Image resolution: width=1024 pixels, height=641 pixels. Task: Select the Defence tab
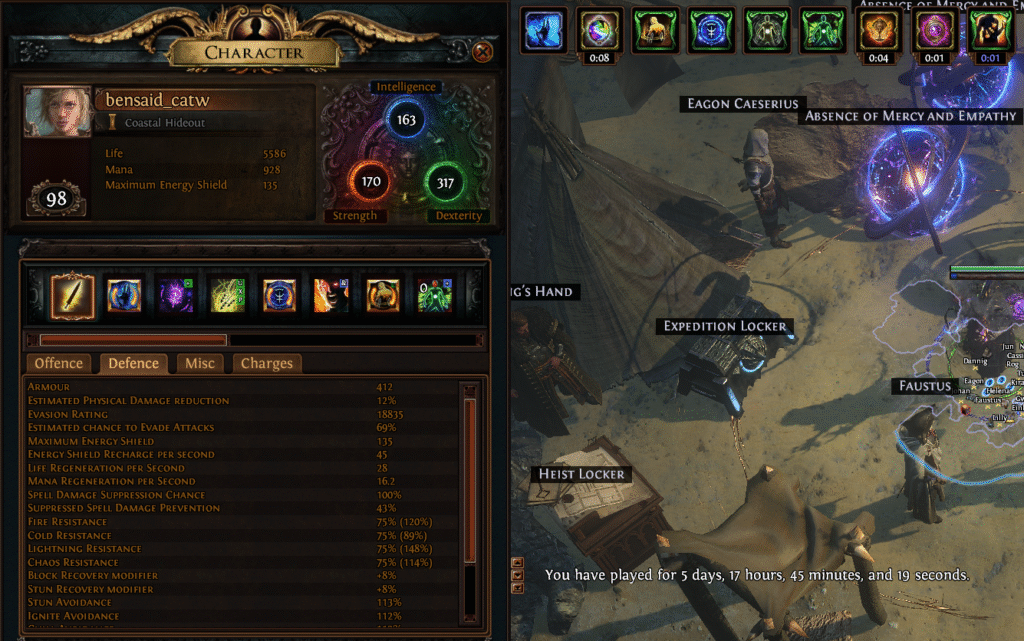133,363
